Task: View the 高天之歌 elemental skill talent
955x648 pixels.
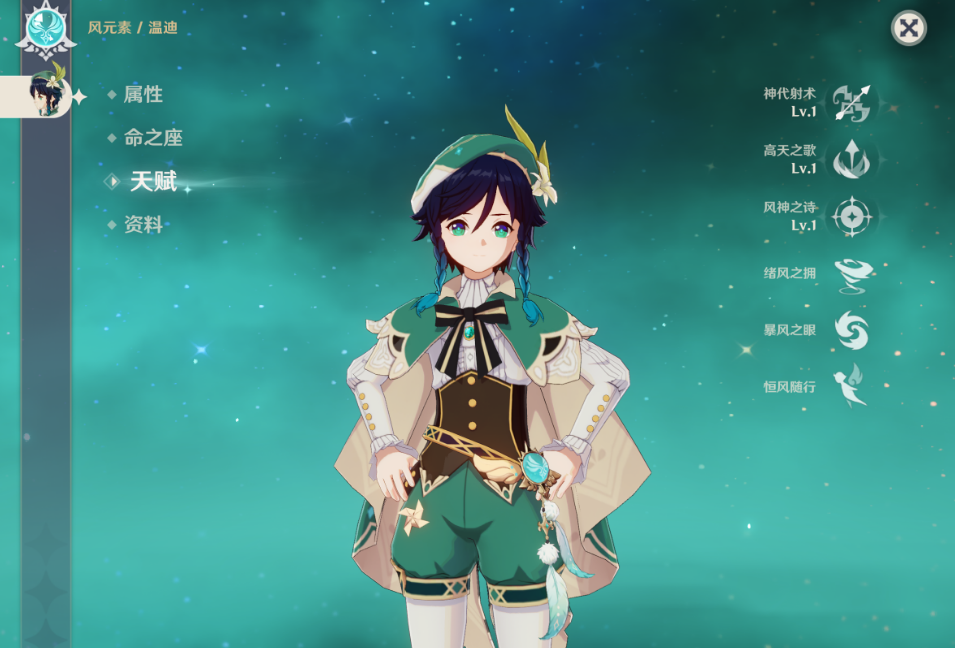Action: 852,160
